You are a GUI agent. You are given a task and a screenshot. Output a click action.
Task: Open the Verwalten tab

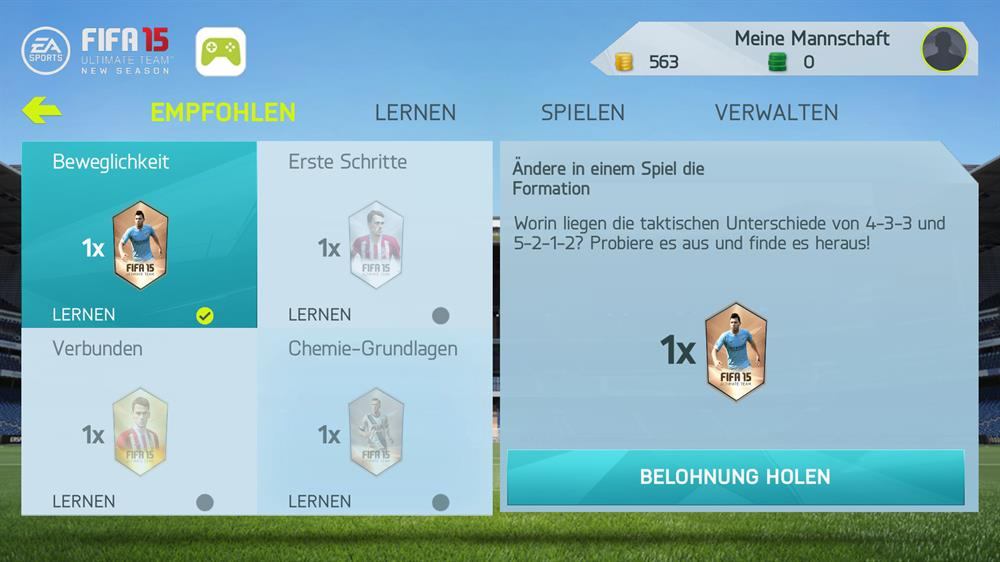pyautogui.click(x=776, y=112)
